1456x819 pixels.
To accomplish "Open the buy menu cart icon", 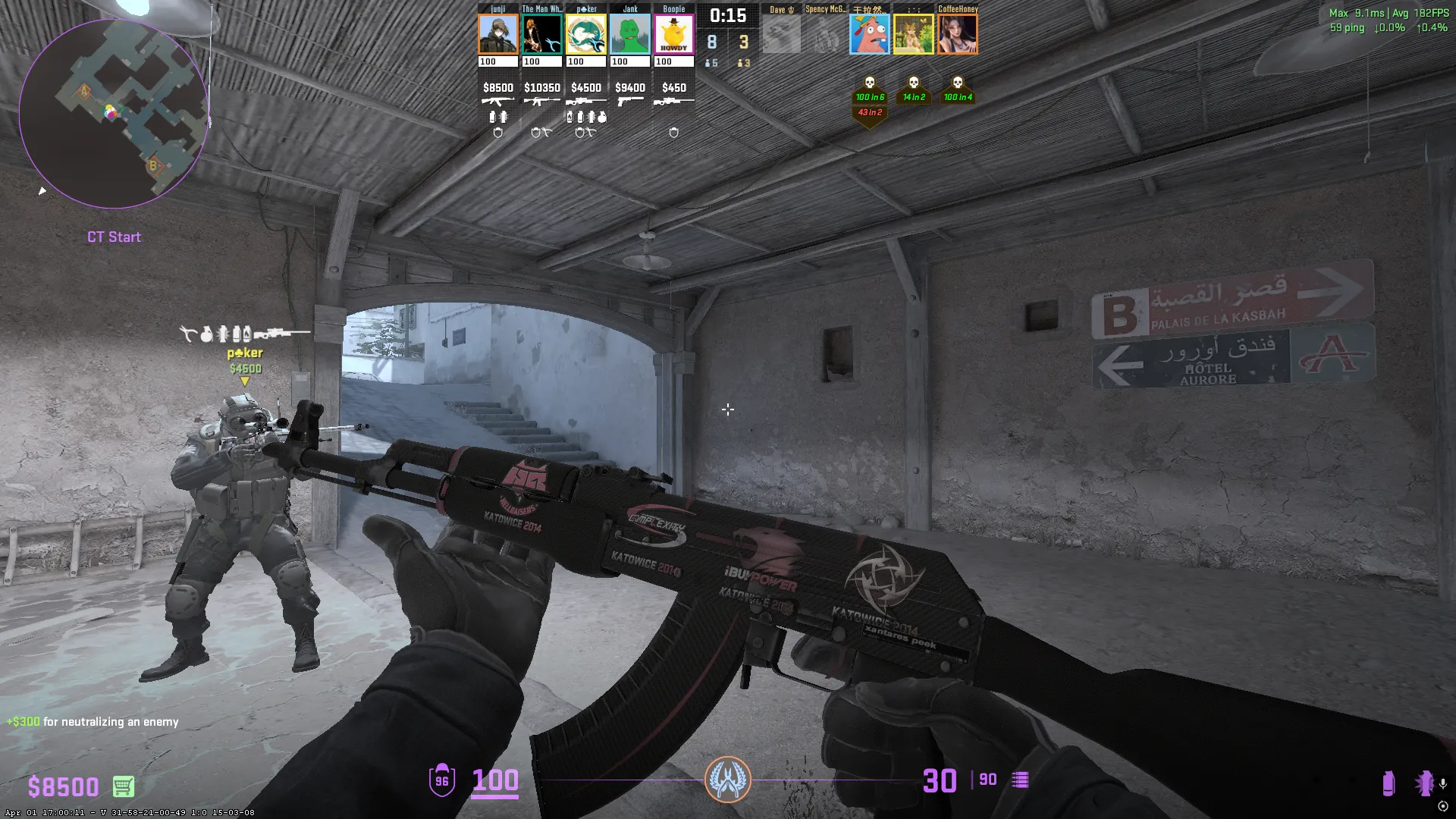I will pos(124,786).
